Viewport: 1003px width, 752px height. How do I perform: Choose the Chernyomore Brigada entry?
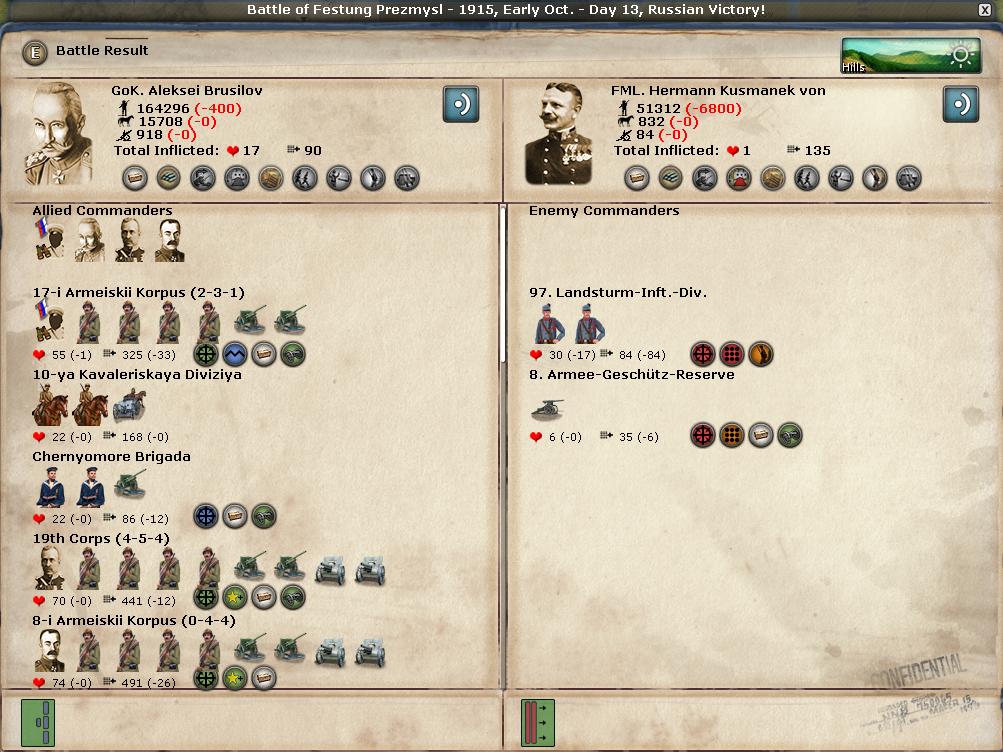[x=111, y=457]
